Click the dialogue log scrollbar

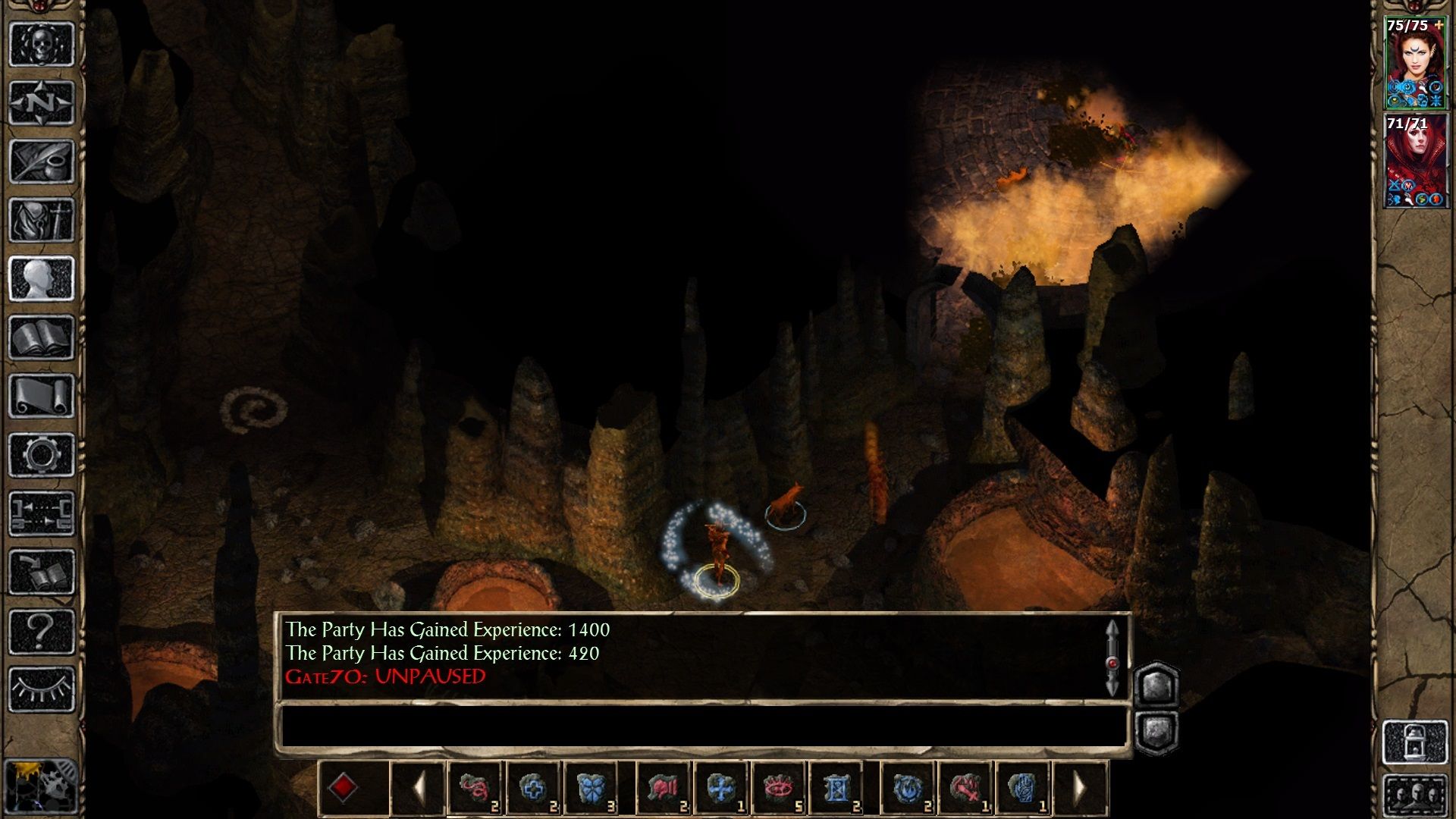pos(1112,657)
